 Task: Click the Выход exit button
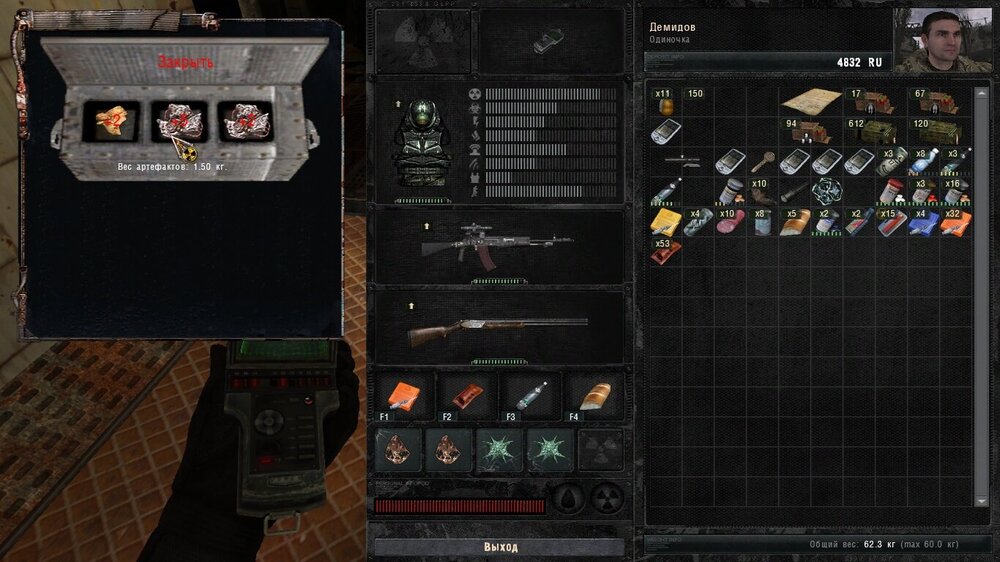click(500, 547)
